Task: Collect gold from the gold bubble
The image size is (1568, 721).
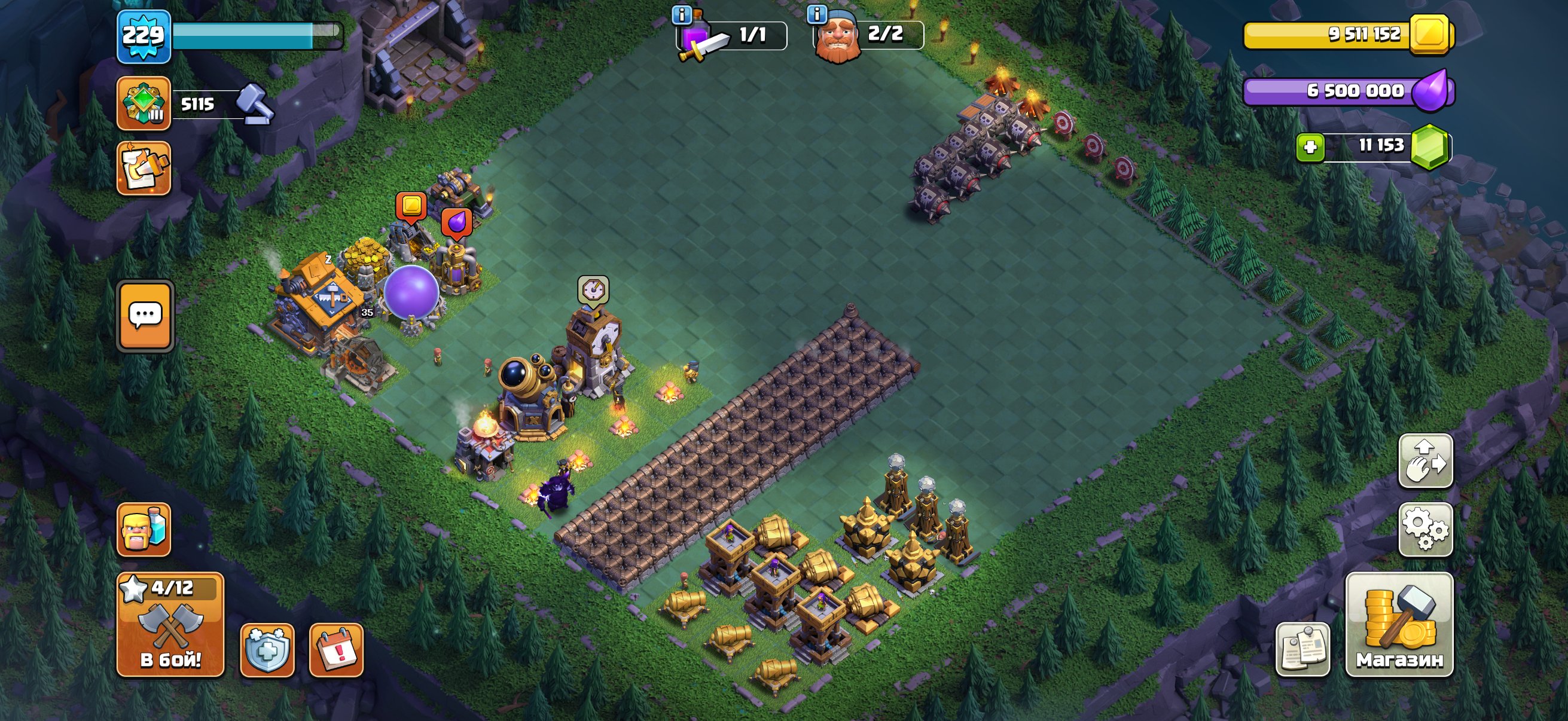Action: point(411,206)
